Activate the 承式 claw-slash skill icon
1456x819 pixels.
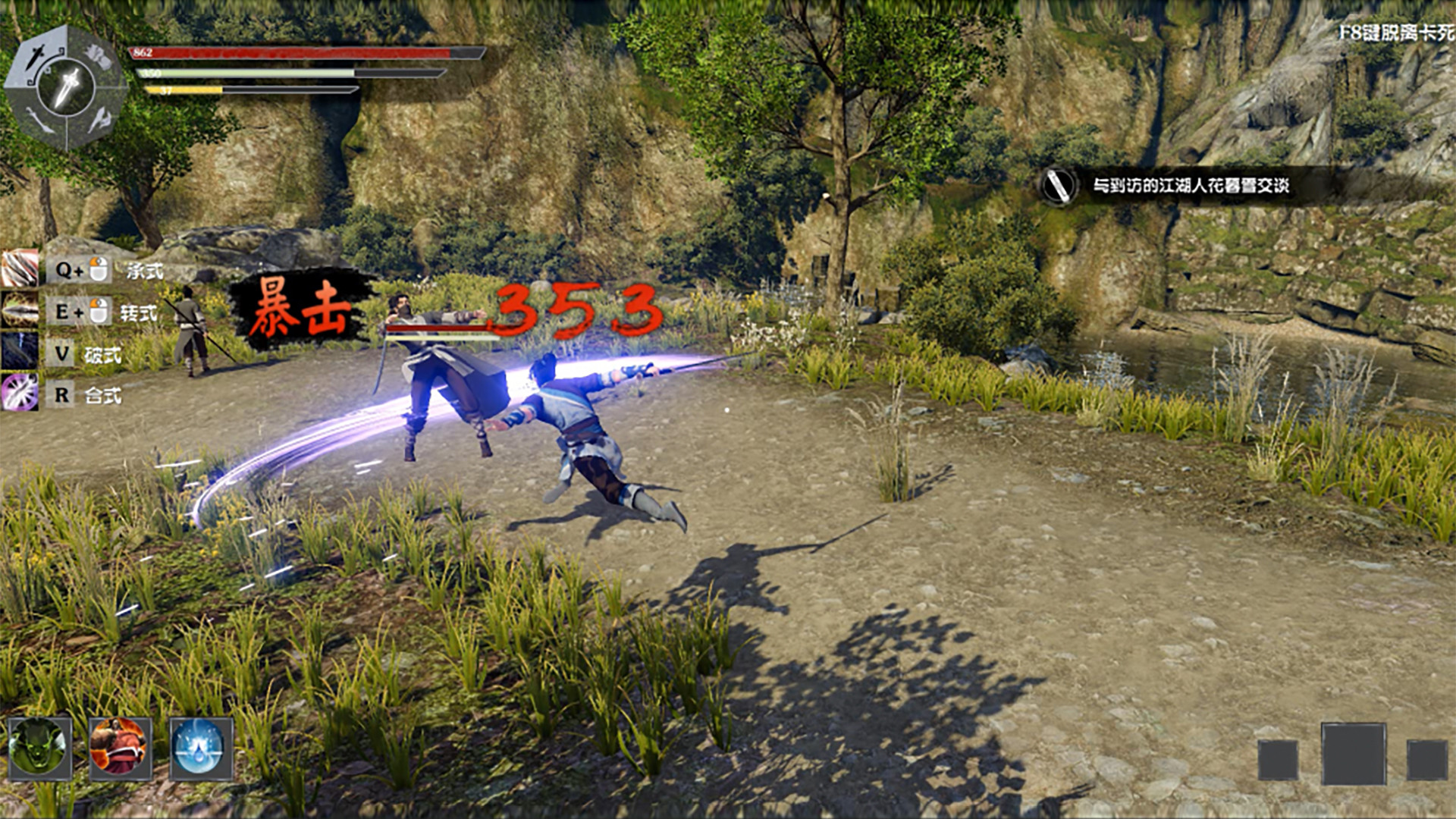coord(19,269)
